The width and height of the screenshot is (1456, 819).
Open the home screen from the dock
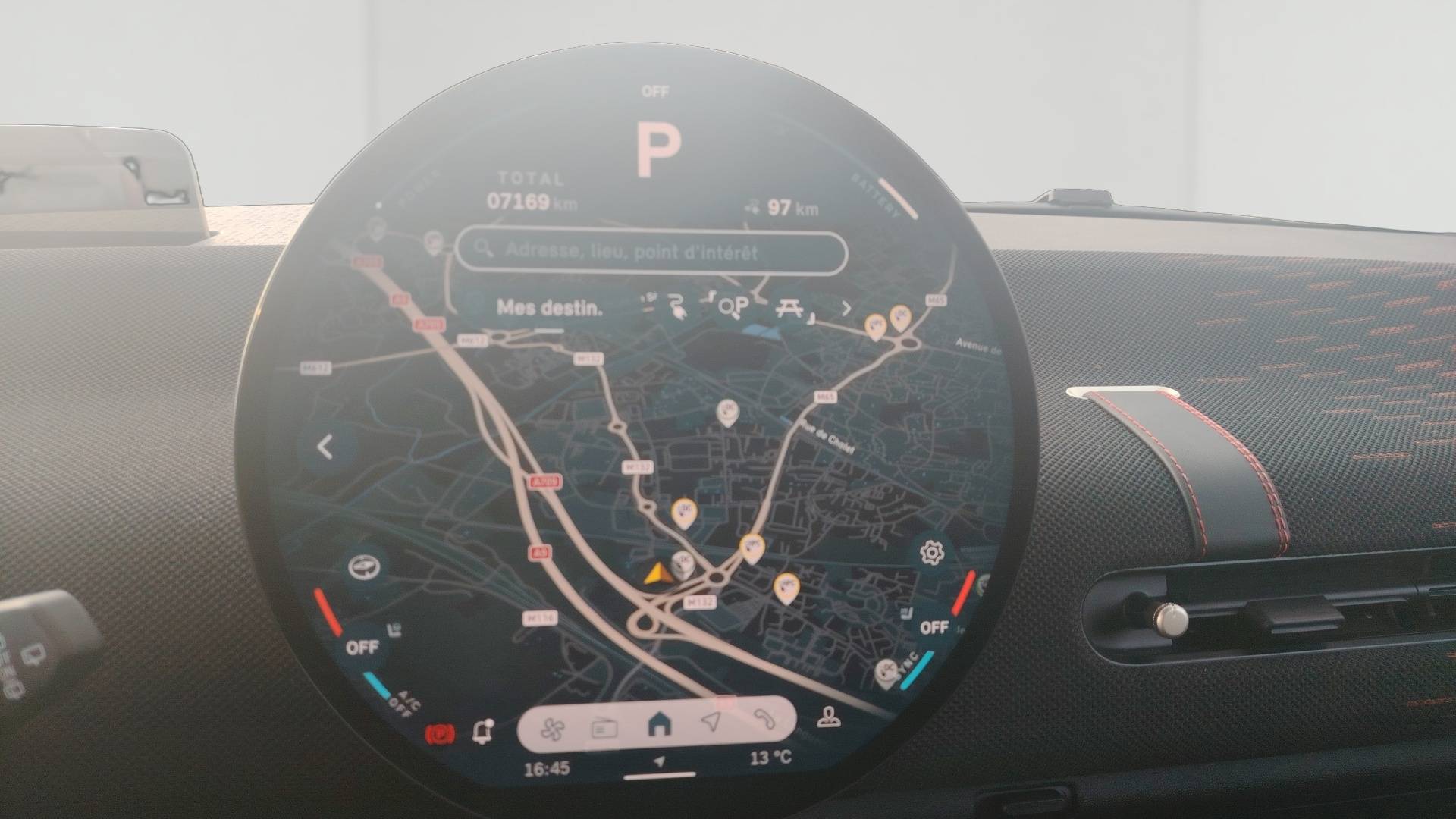pyautogui.click(x=660, y=724)
